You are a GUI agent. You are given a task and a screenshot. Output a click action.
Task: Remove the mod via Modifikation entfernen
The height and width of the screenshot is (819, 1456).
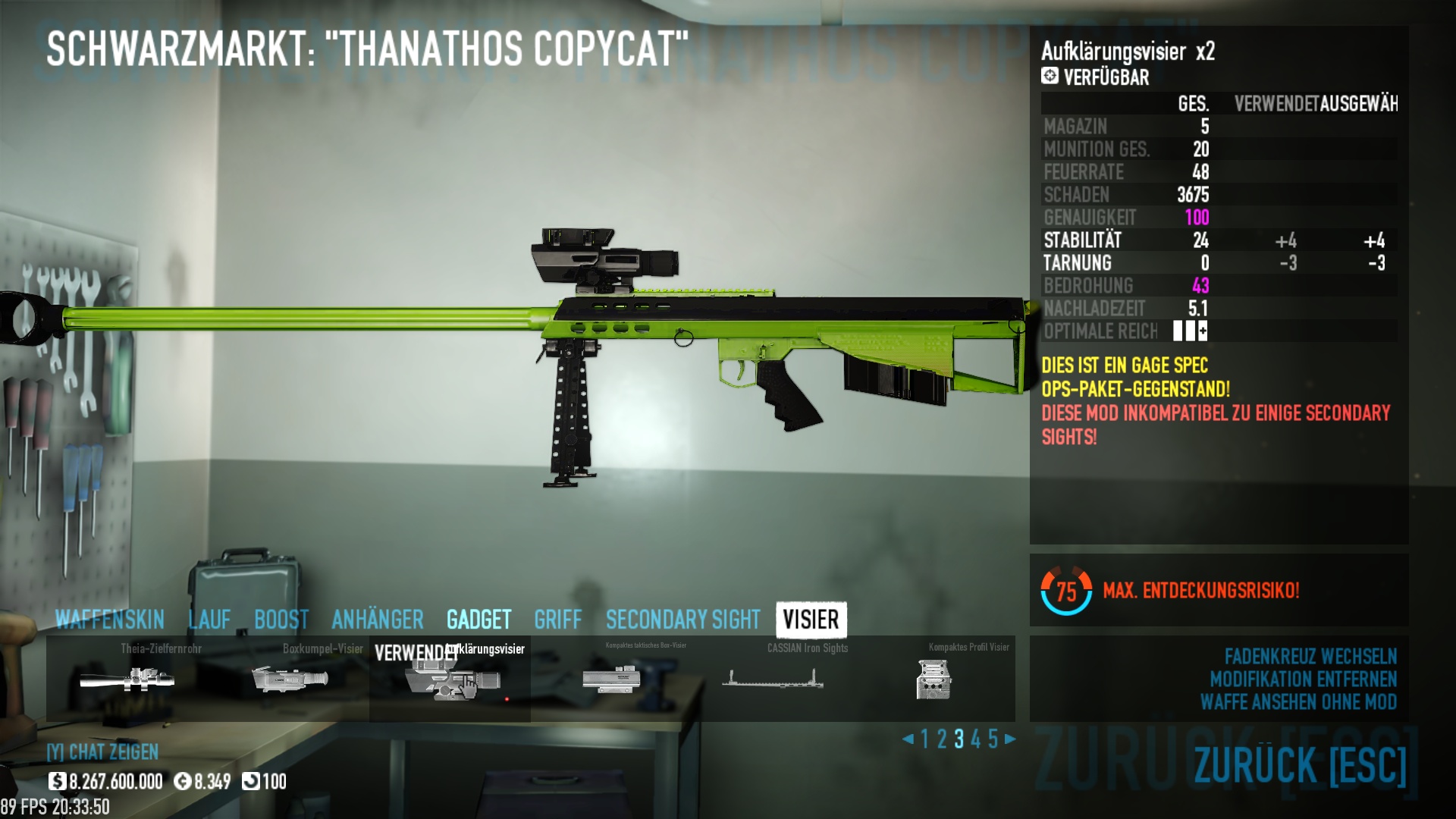(x=1303, y=679)
